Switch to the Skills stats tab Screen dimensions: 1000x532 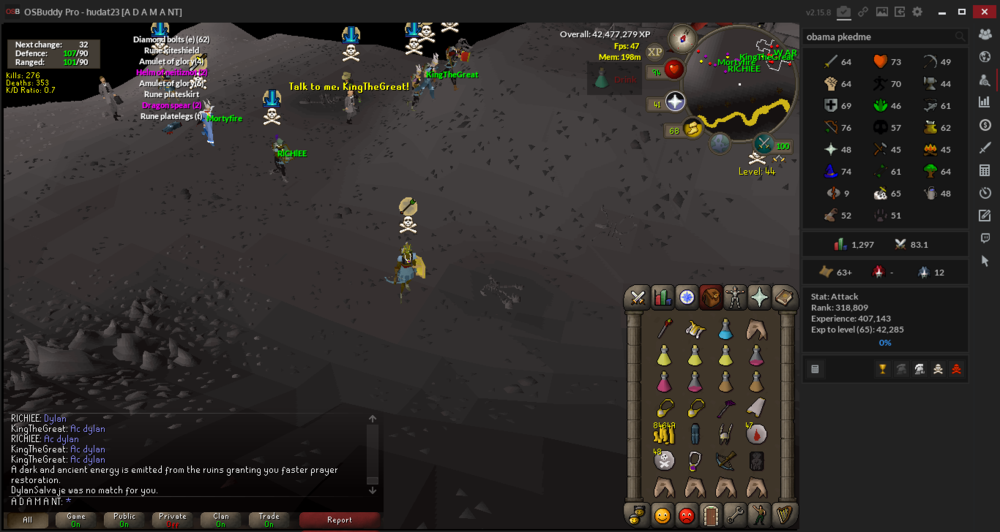[662, 297]
